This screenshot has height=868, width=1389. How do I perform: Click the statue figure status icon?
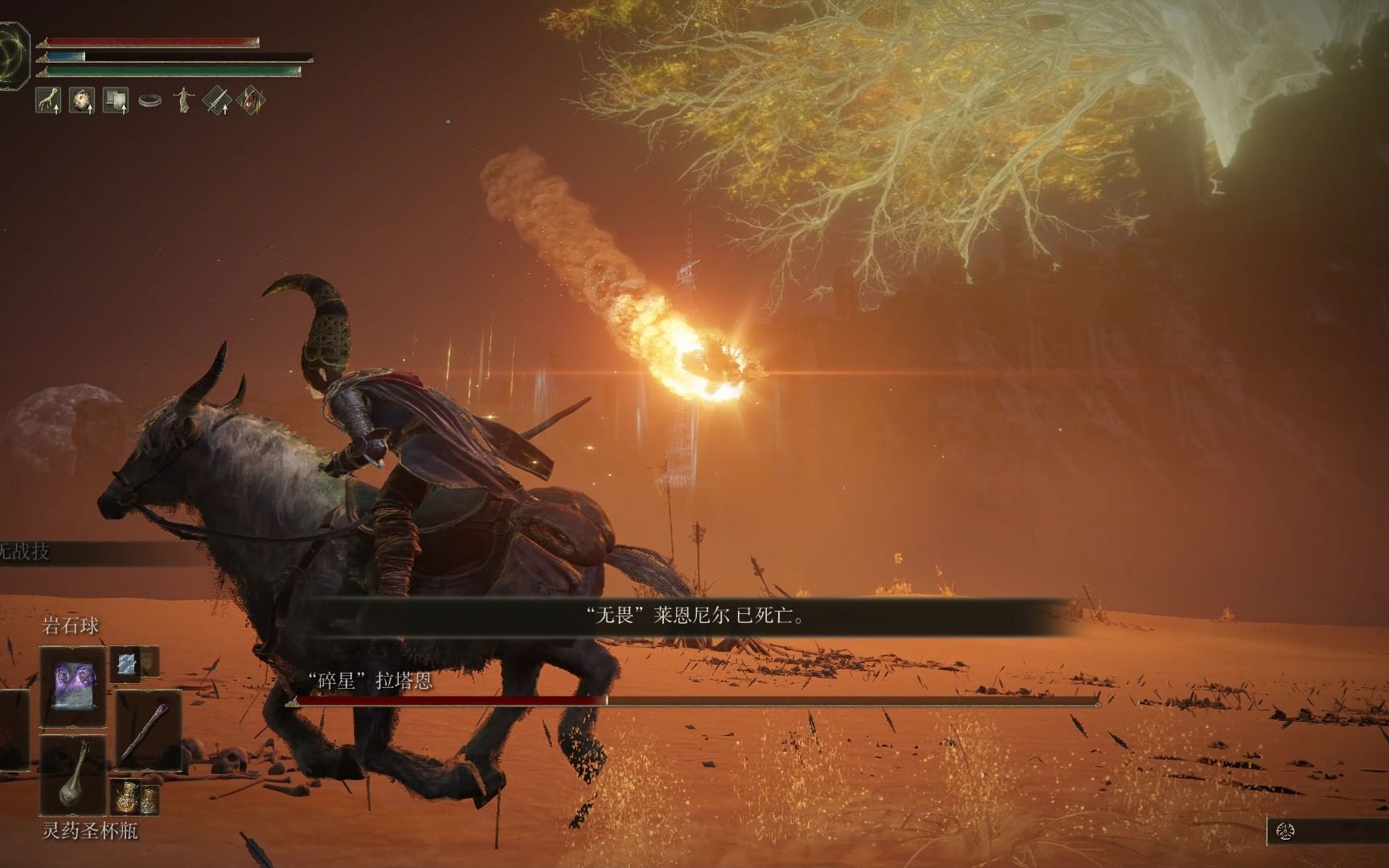(185, 100)
